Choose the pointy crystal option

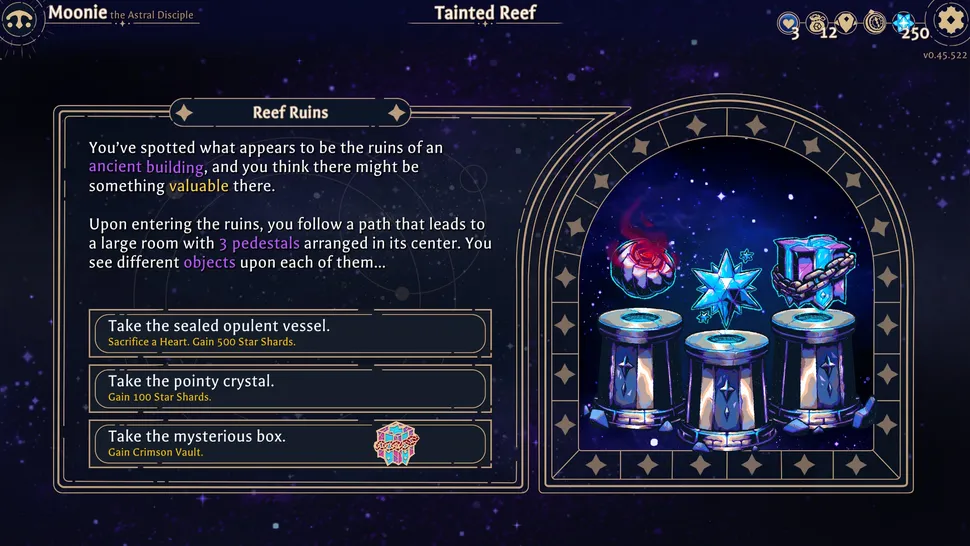tap(290, 388)
